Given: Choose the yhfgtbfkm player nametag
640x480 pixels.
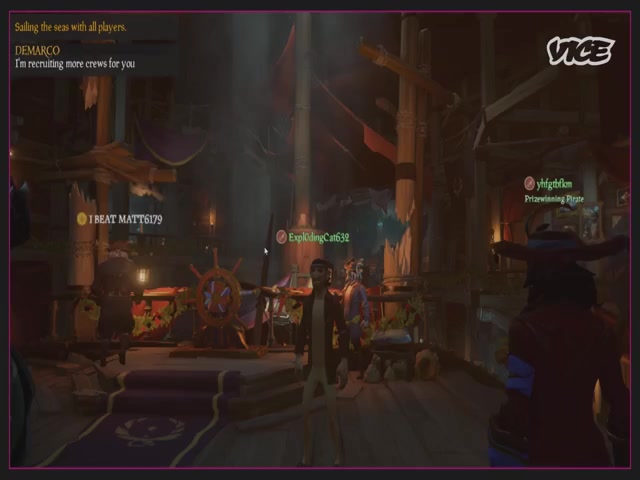Looking at the screenshot, I should [x=553, y=184].
